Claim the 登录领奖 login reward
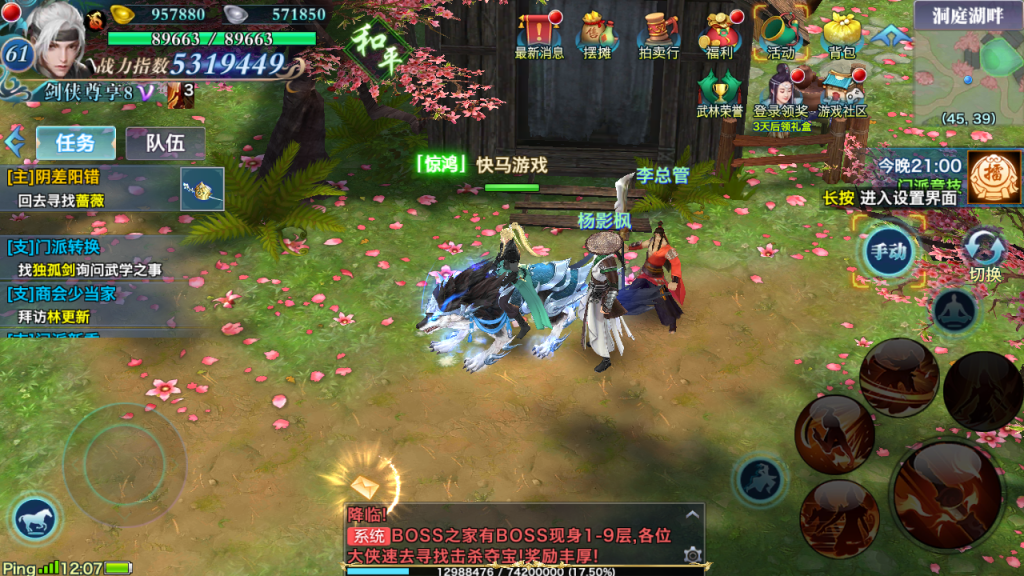 (x=780, y=93)
